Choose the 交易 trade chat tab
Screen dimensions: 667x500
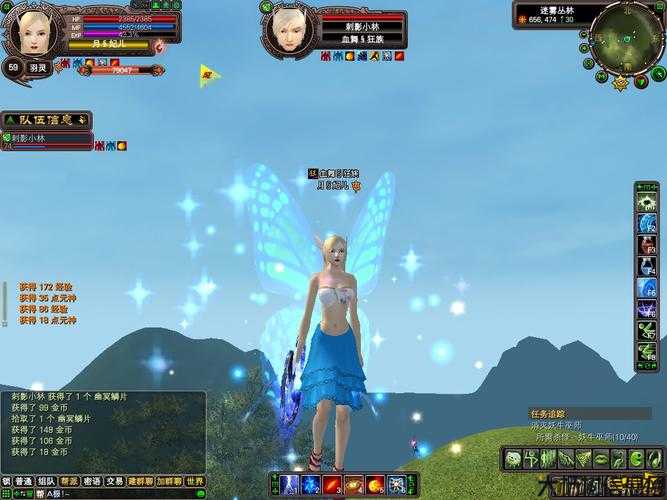(x=115, y=481)
